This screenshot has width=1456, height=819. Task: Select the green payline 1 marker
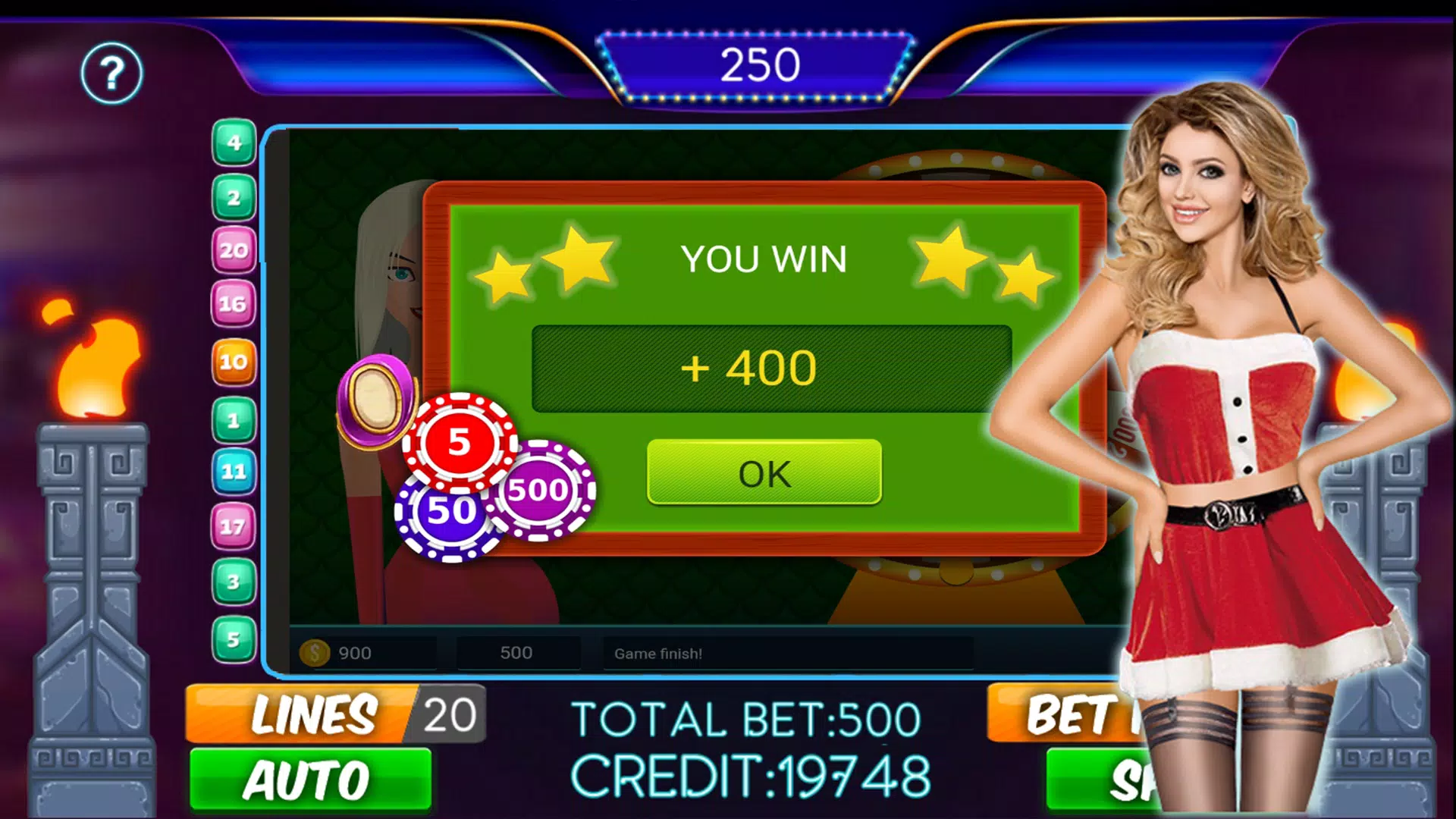point(234,419)
